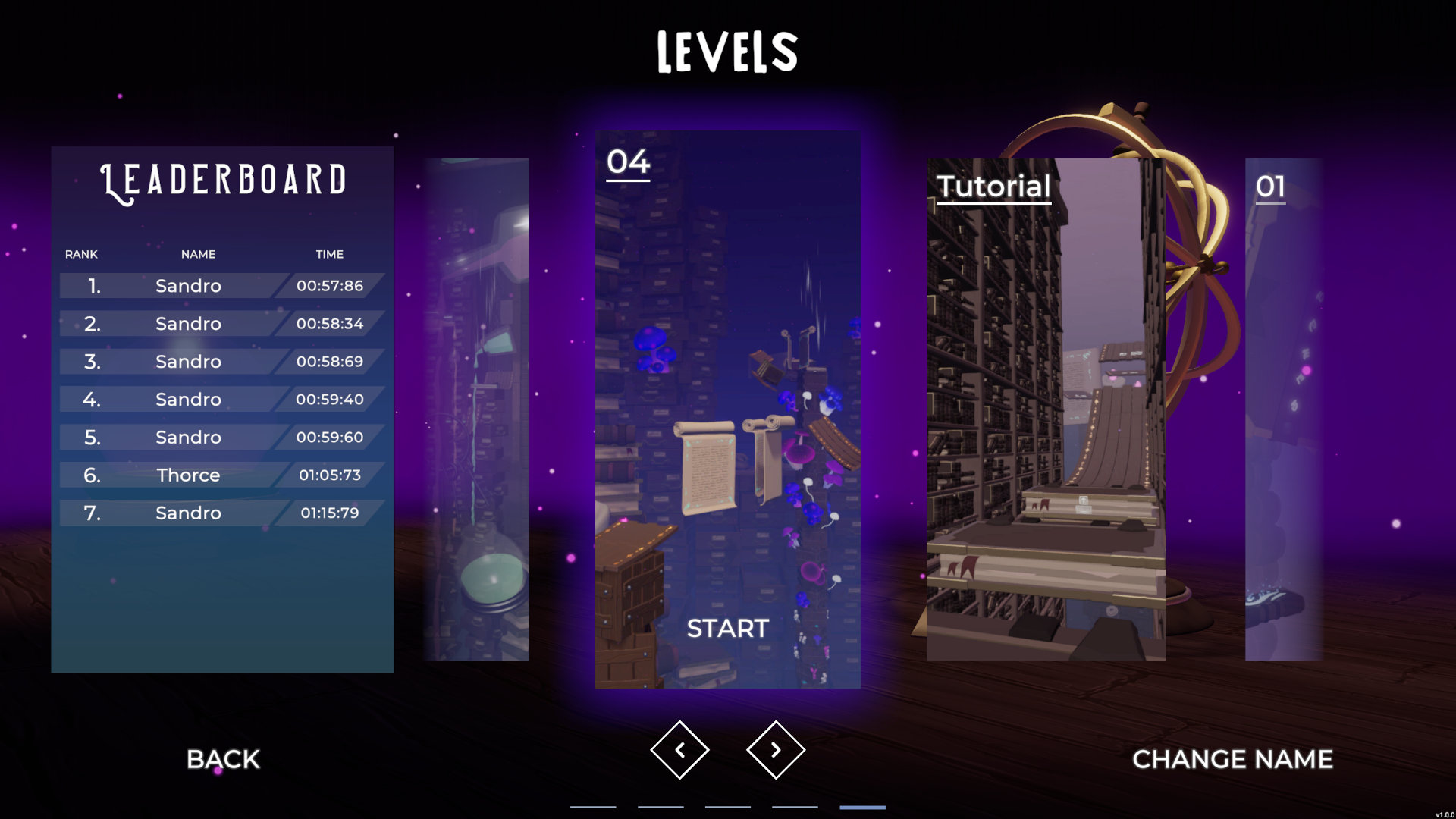Screen dimensions: 1456x819
Task: Open the CHANGE NAME option
Action: (1234, 759)
